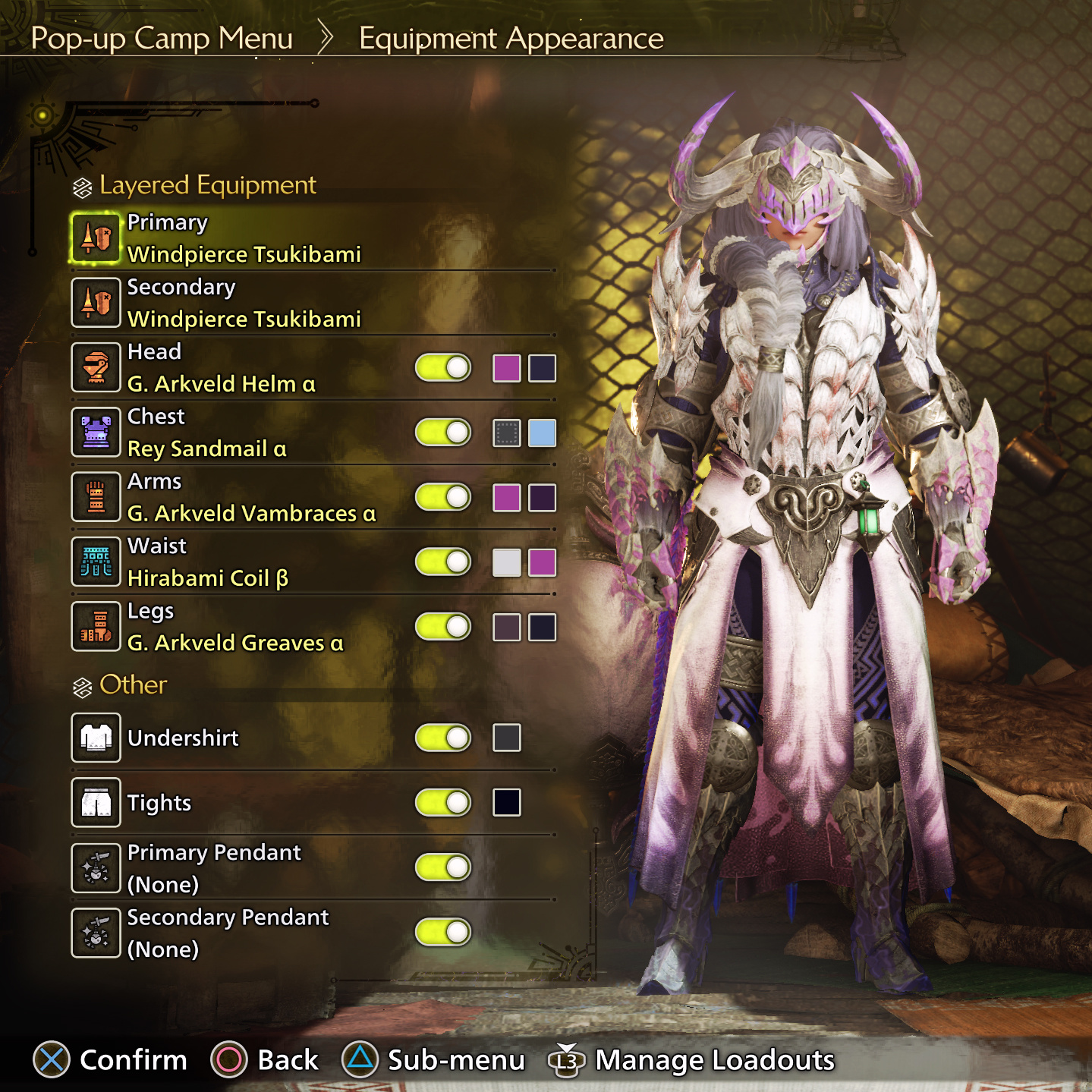Change the Undershirt gray color swatch
The image size is (1092, 1092).
(x=506, y=738)
